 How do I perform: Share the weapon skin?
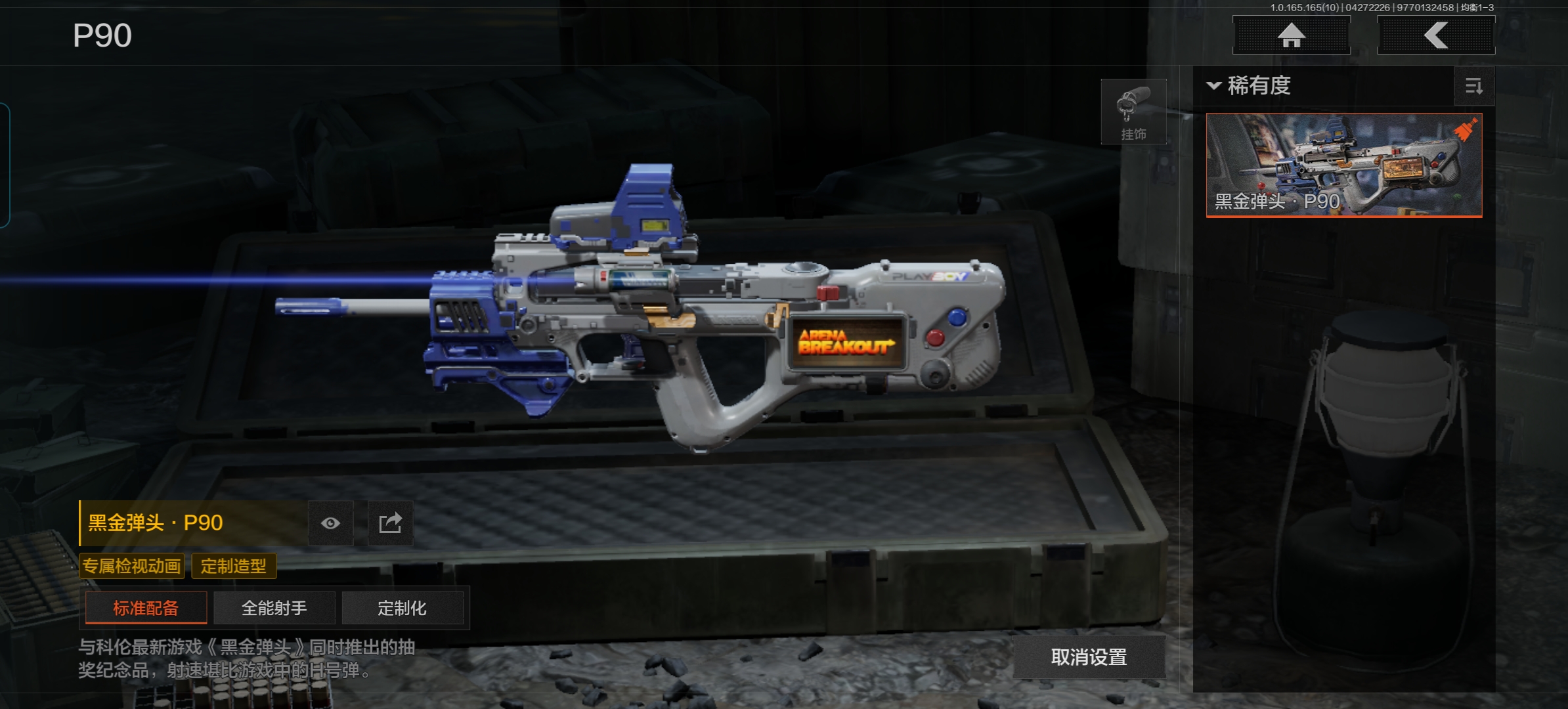(x=390, y=523)
